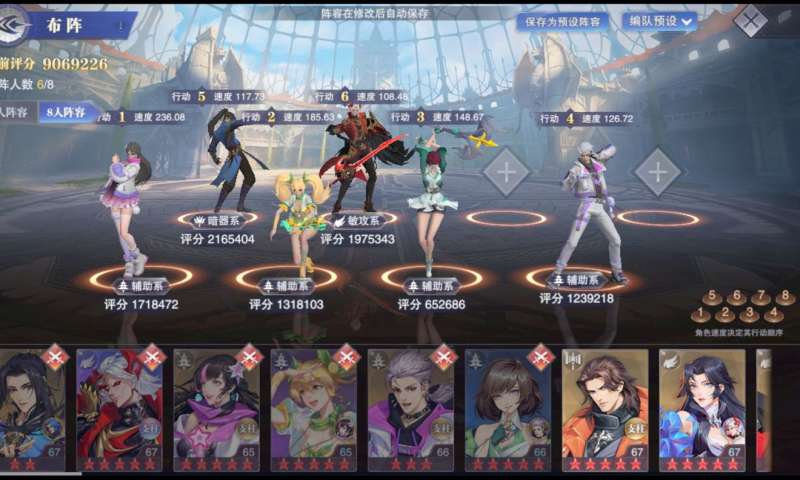Remove the silver-haired hero using his card's X
This screenshot has height=480, width=800.
point(443,356)
